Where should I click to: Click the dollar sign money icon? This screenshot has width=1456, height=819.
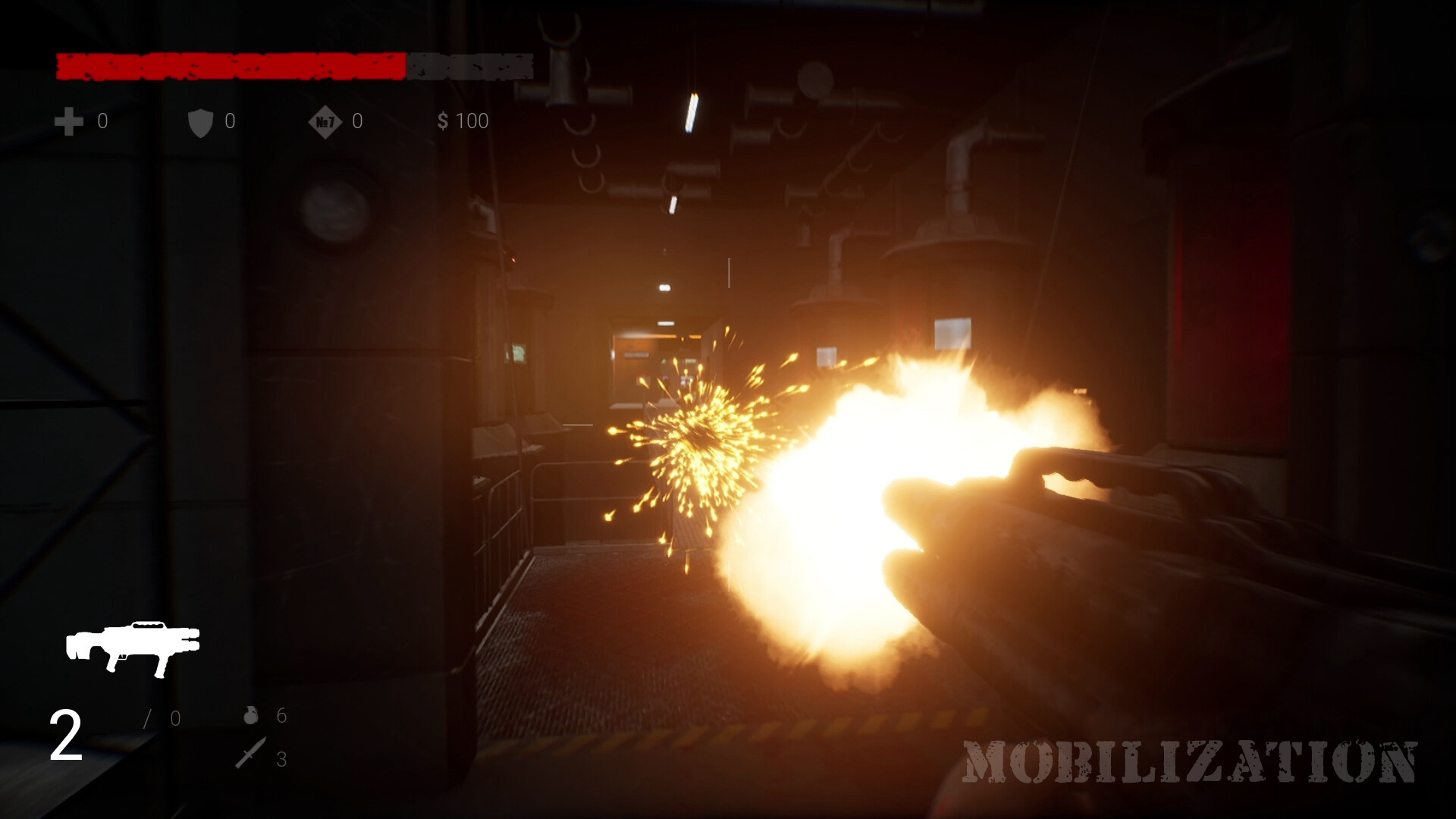point(443,121)
